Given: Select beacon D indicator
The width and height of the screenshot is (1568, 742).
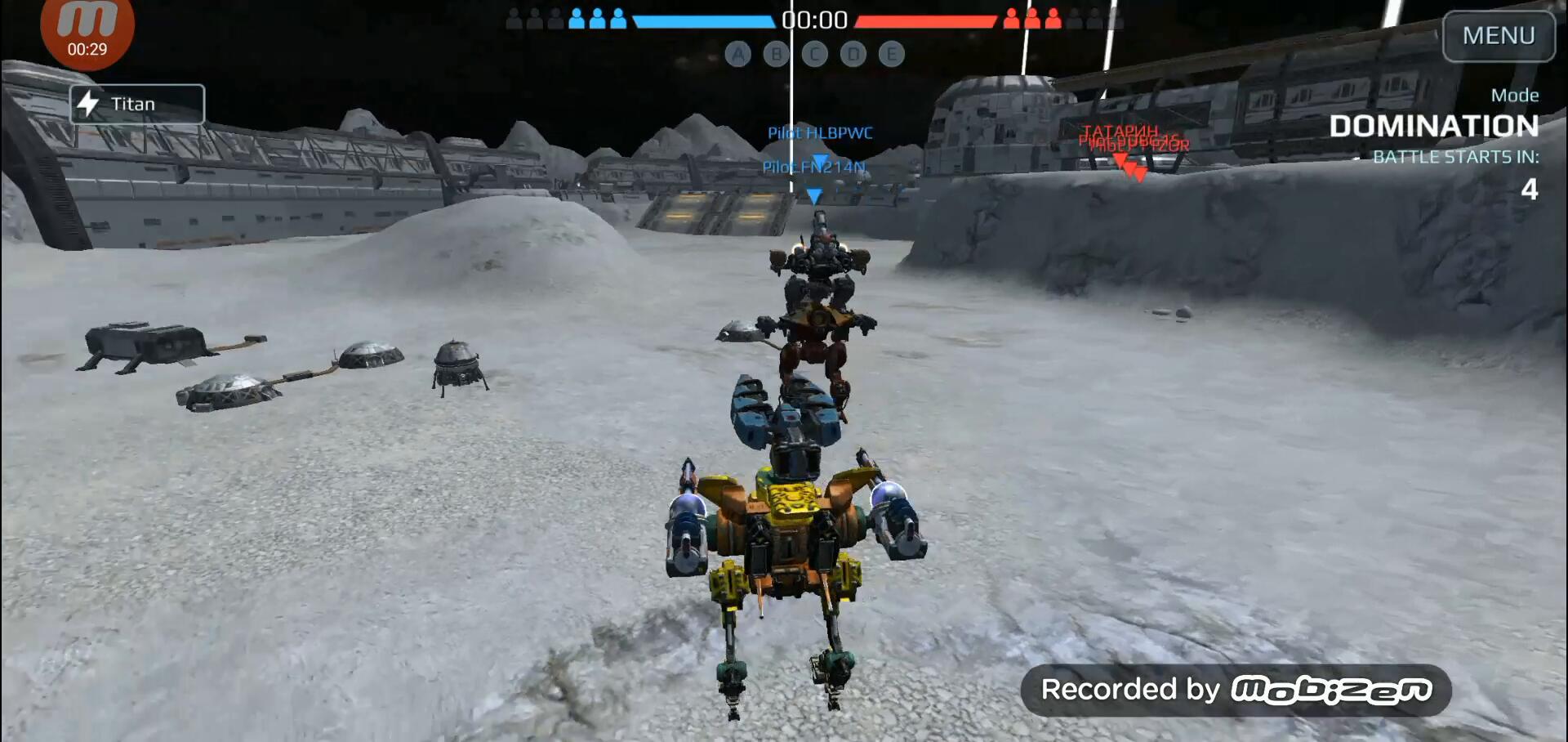Looking at the screenshot, I should pos(853,55).
